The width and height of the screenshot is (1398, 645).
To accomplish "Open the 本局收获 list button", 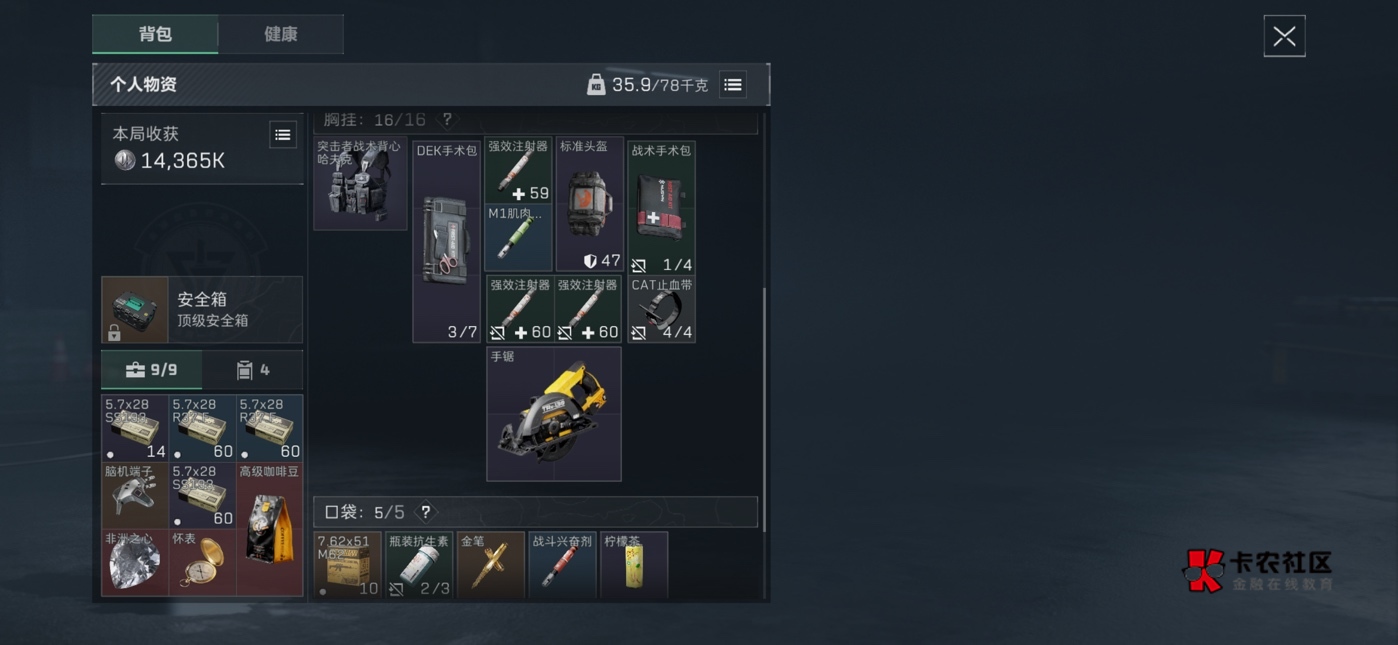I will 283,135.
